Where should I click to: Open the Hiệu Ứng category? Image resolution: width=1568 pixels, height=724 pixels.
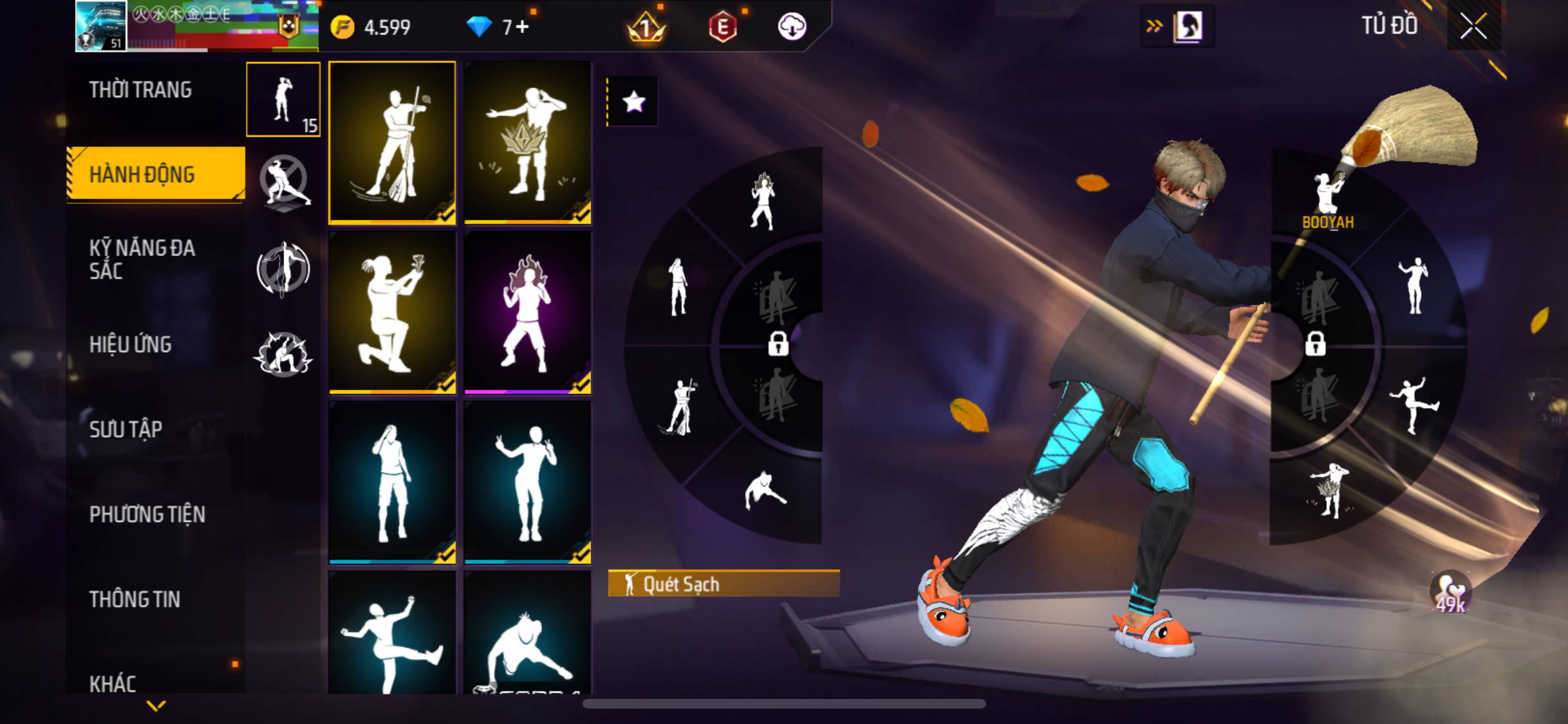coord(131,345)
